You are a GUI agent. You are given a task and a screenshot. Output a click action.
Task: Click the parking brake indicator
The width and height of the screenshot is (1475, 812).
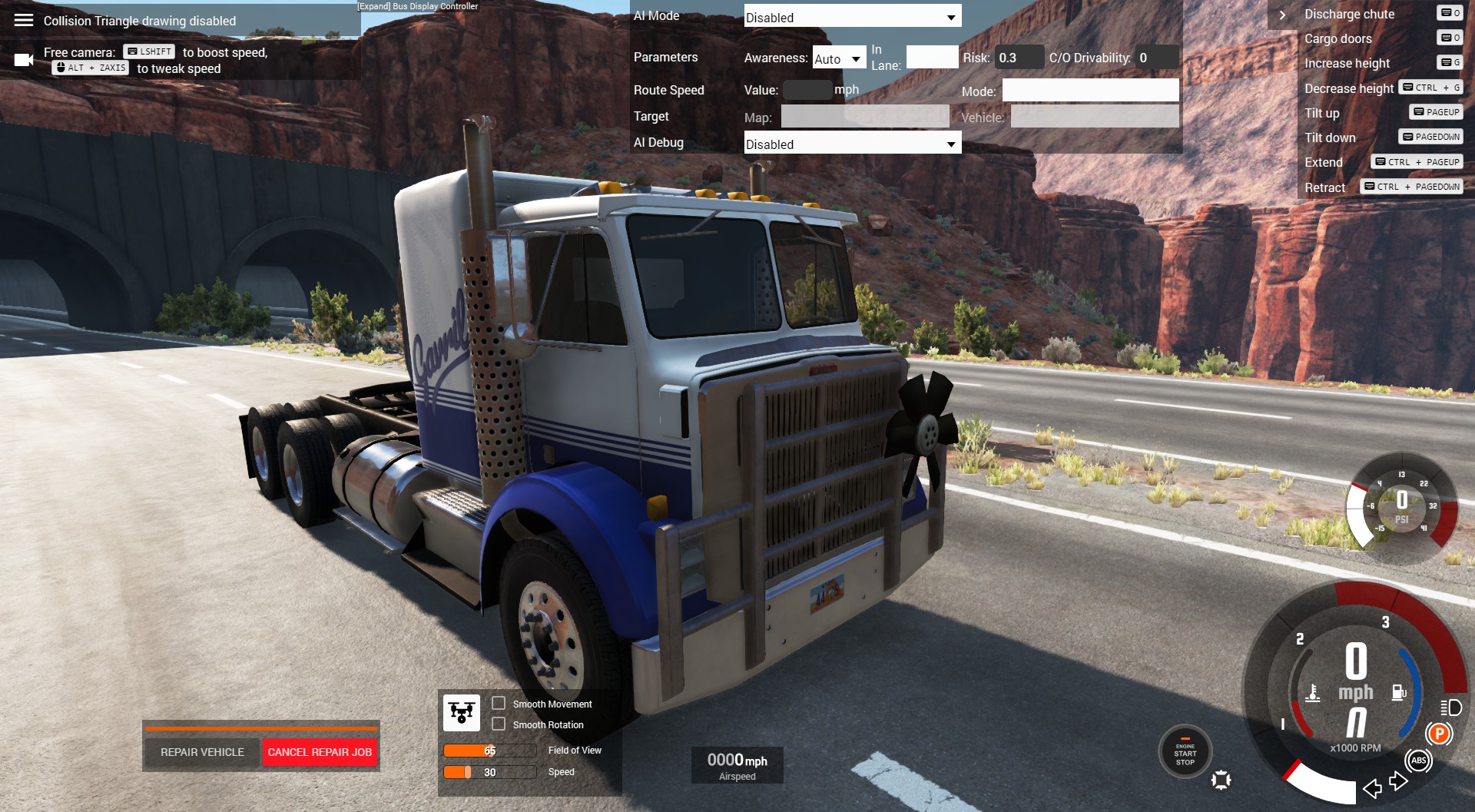[1439, 734]
